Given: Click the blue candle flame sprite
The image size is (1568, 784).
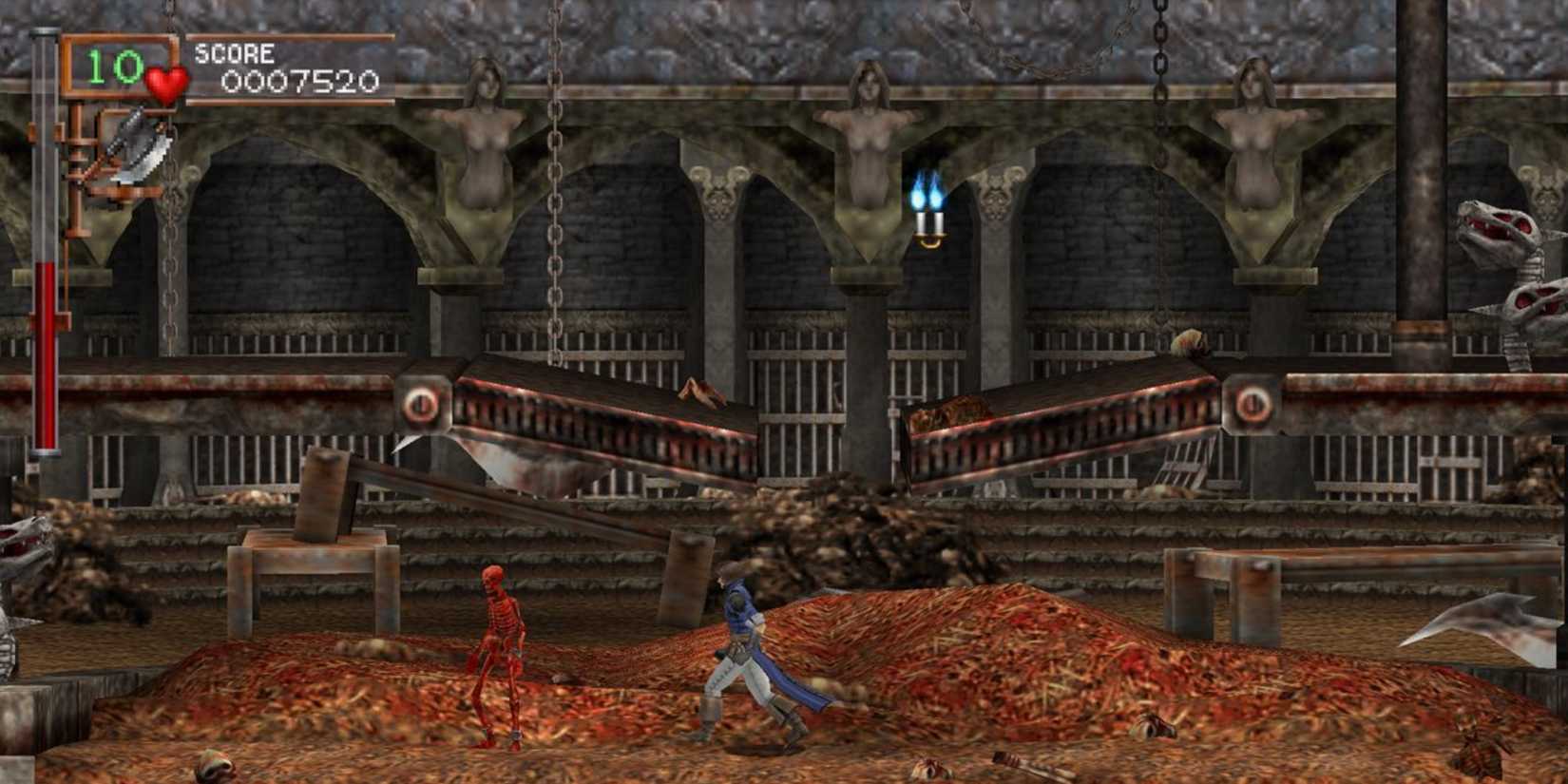Looking at the screenshot, I should point(927,192).
